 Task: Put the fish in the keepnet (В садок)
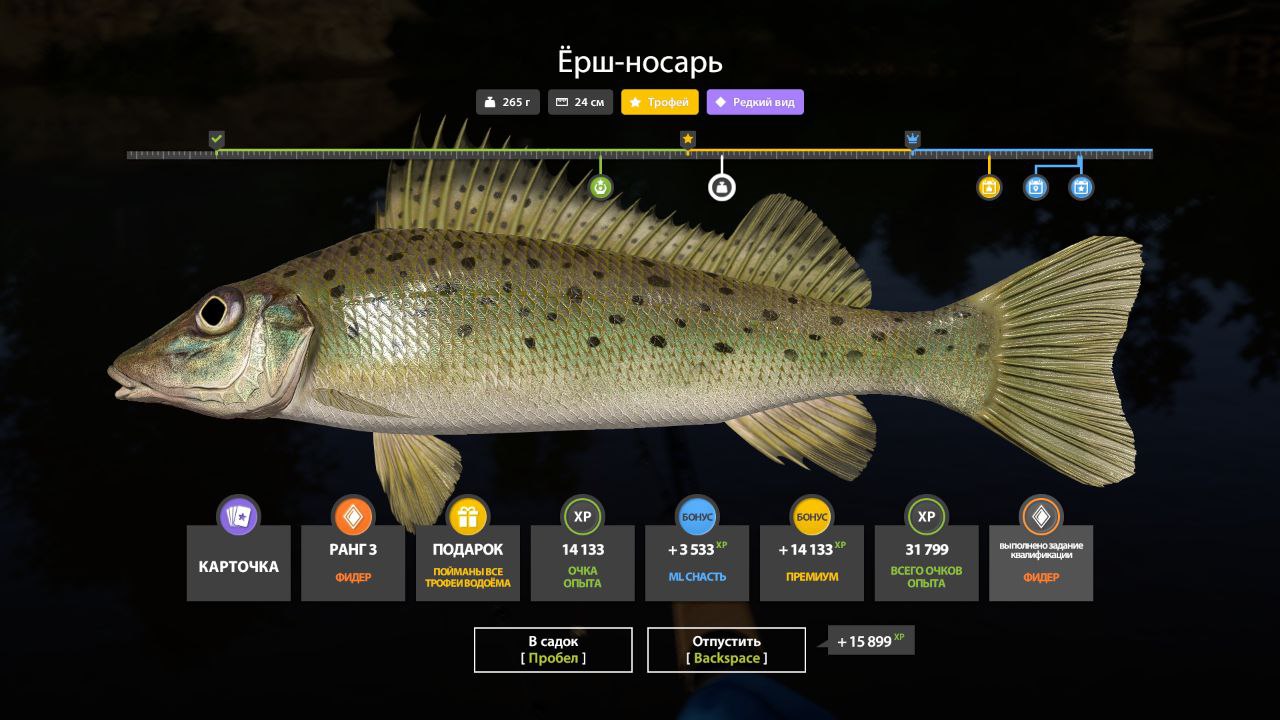click(x=553, y=650)
